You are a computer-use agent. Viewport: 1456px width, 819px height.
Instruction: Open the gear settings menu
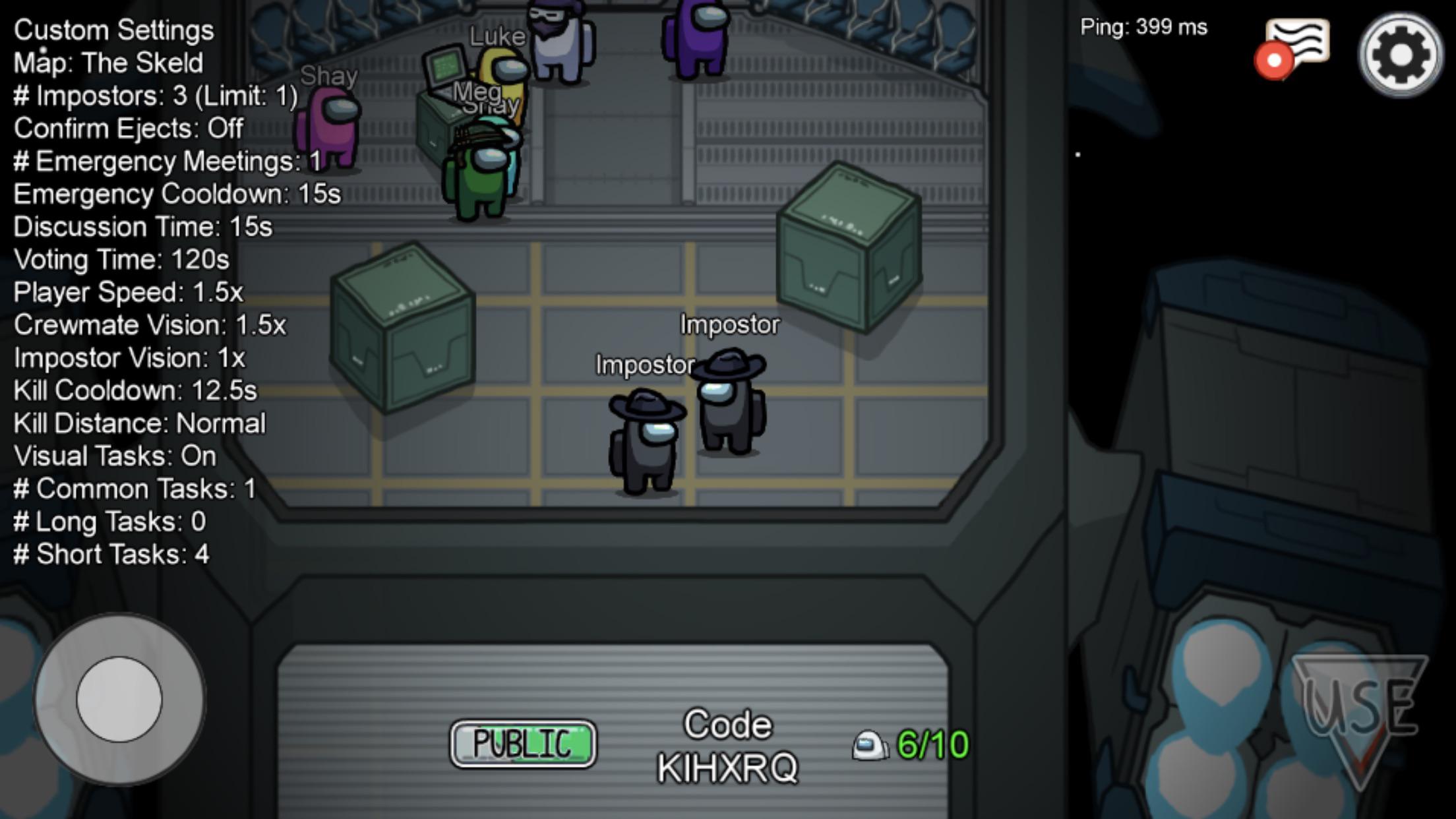(x=1401, y=55)
